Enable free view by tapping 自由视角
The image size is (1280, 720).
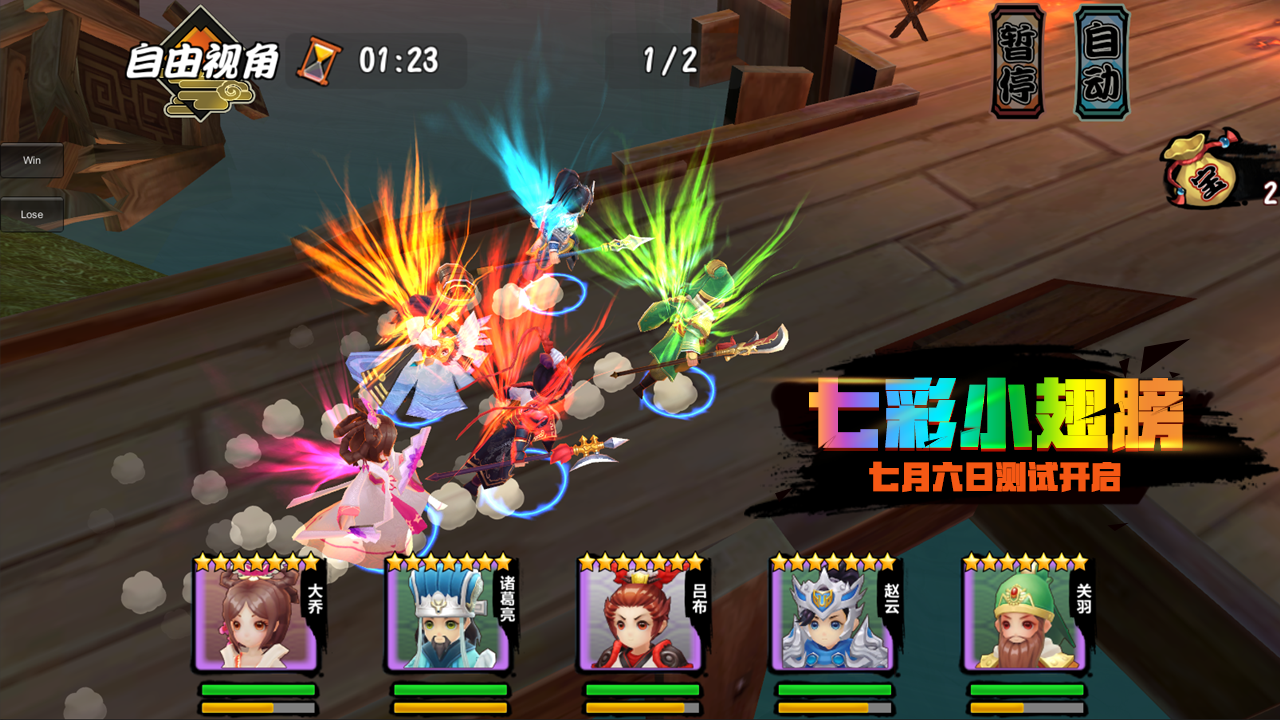[x=200, y=60]
